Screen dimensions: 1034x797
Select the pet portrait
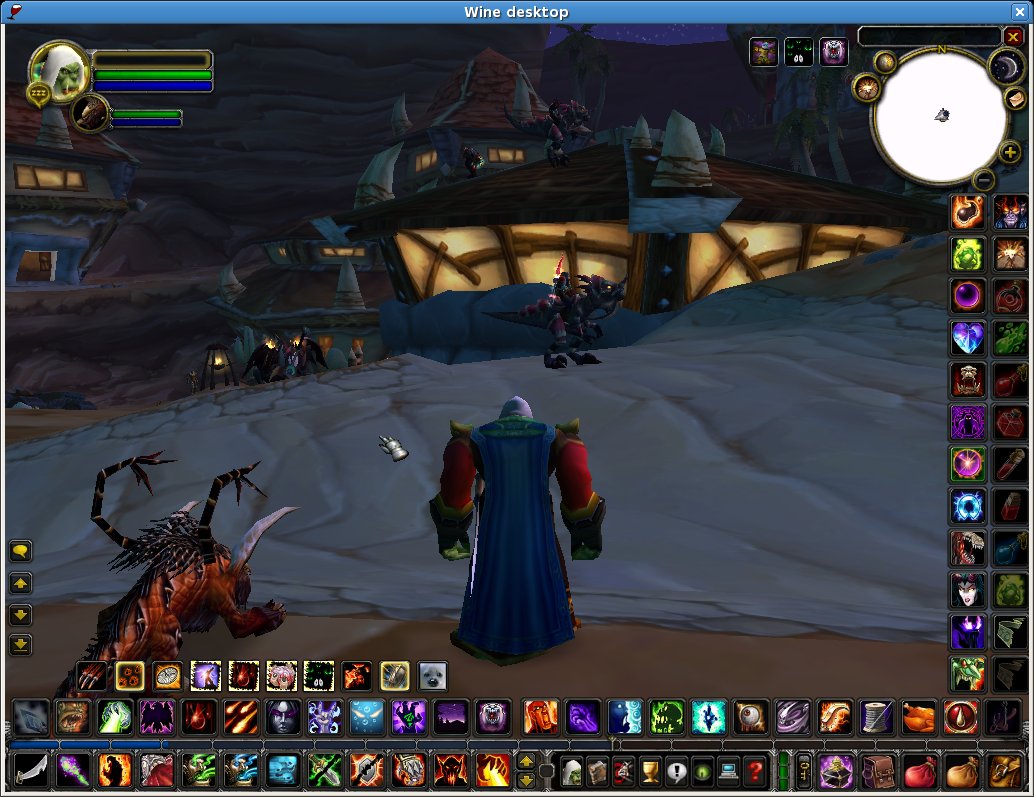coord(90,114)
